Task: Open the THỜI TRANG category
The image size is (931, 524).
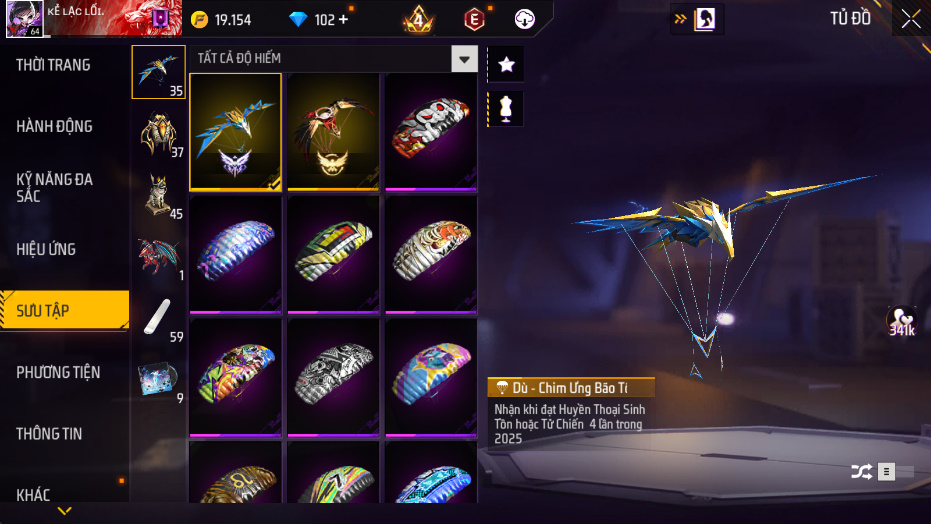Action: [54, 65]
